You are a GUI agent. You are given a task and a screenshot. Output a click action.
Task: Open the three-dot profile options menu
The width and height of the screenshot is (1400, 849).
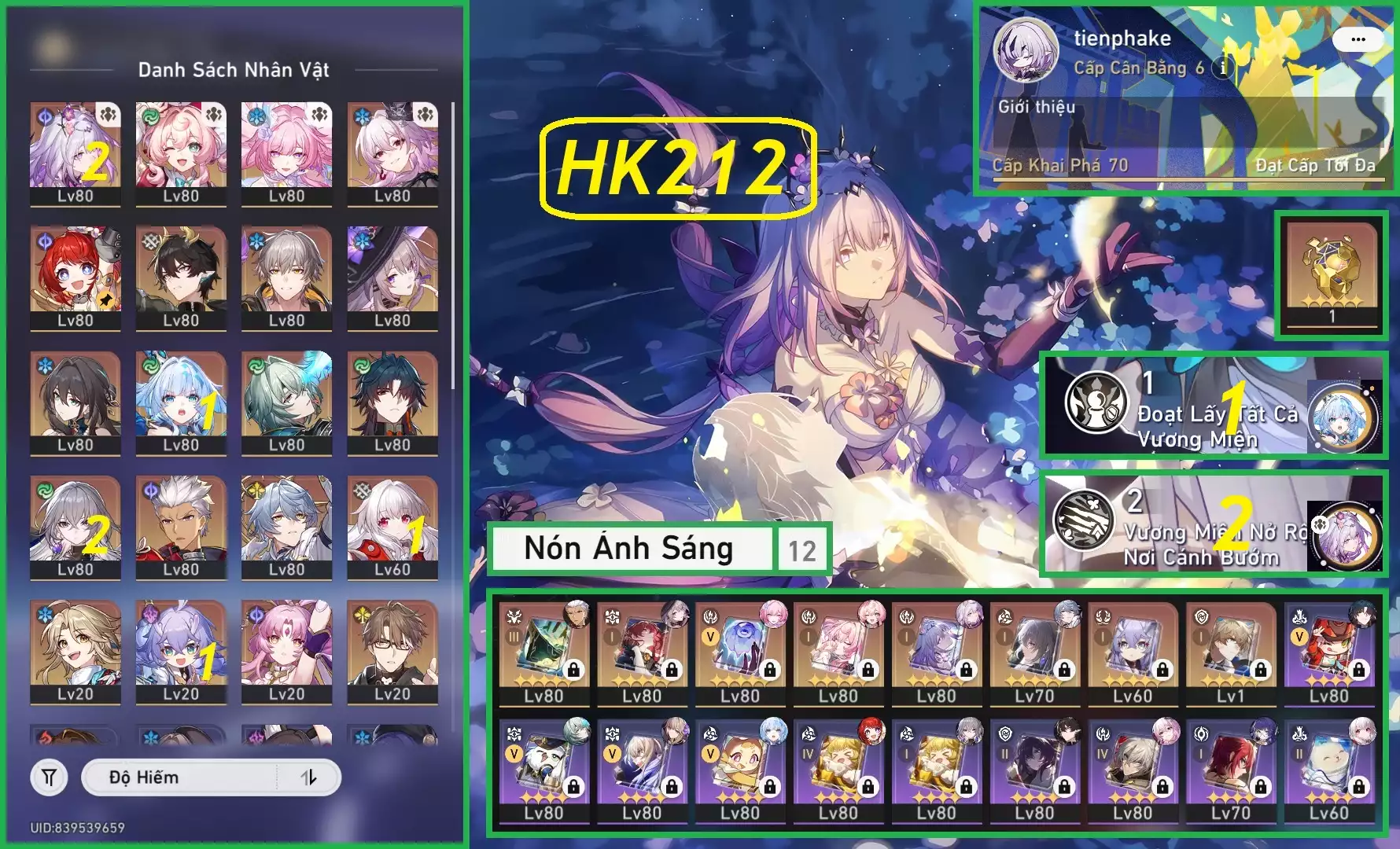[x=1358, y=39]
